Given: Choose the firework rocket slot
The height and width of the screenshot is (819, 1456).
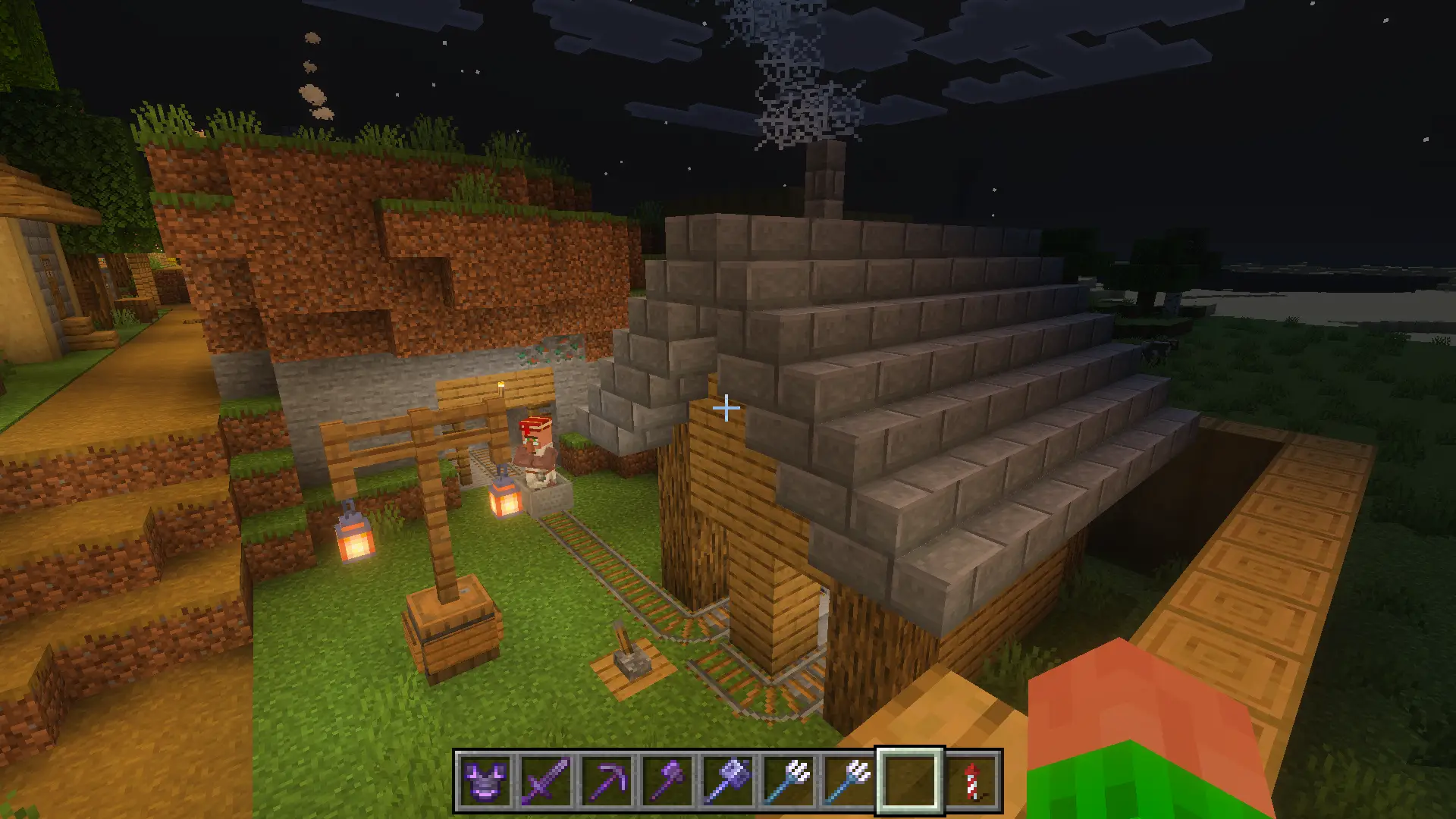Looking at the screenshot, I should [x=971, y=780].
